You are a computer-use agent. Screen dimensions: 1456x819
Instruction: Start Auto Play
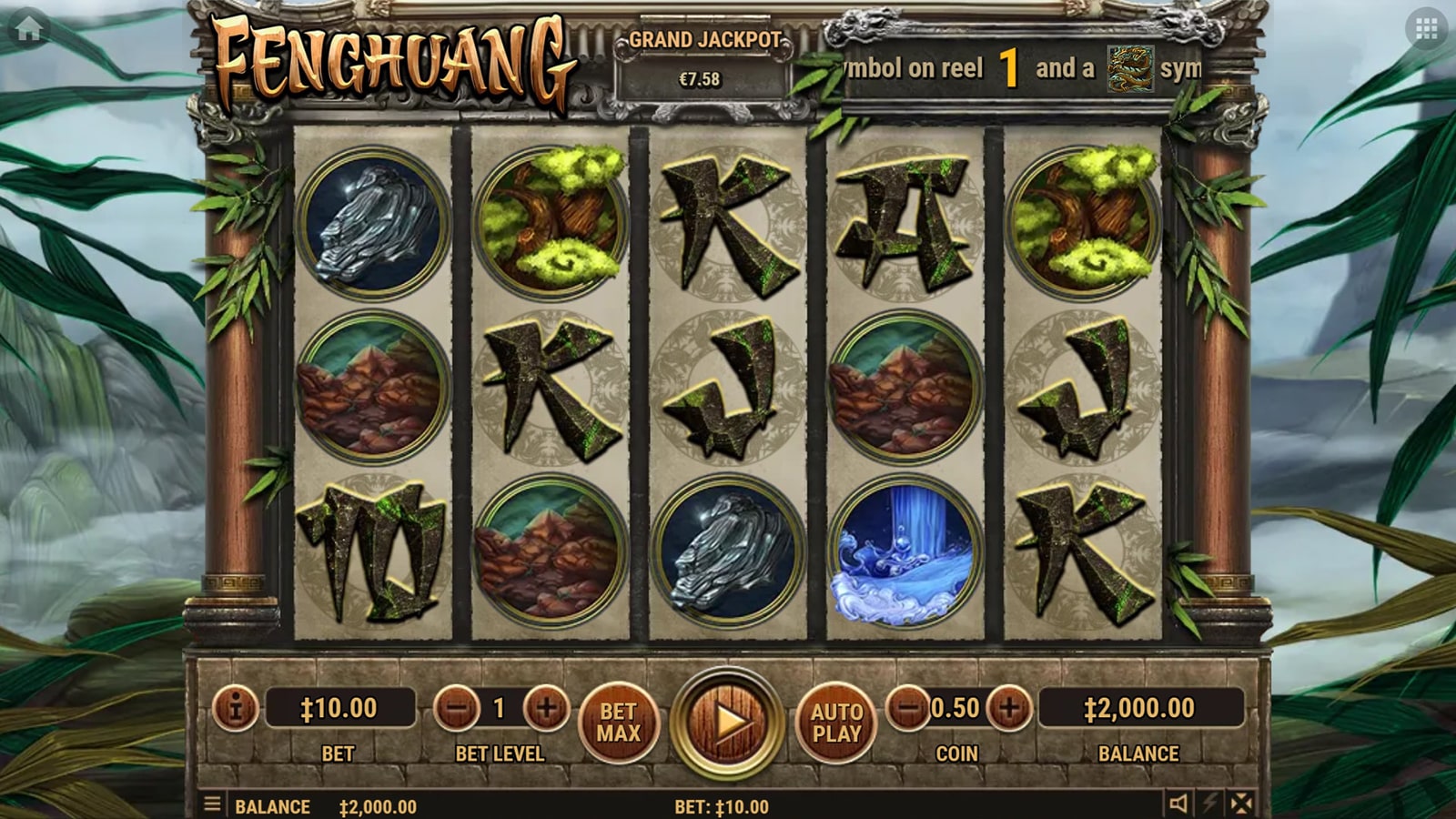coord(836,723)
